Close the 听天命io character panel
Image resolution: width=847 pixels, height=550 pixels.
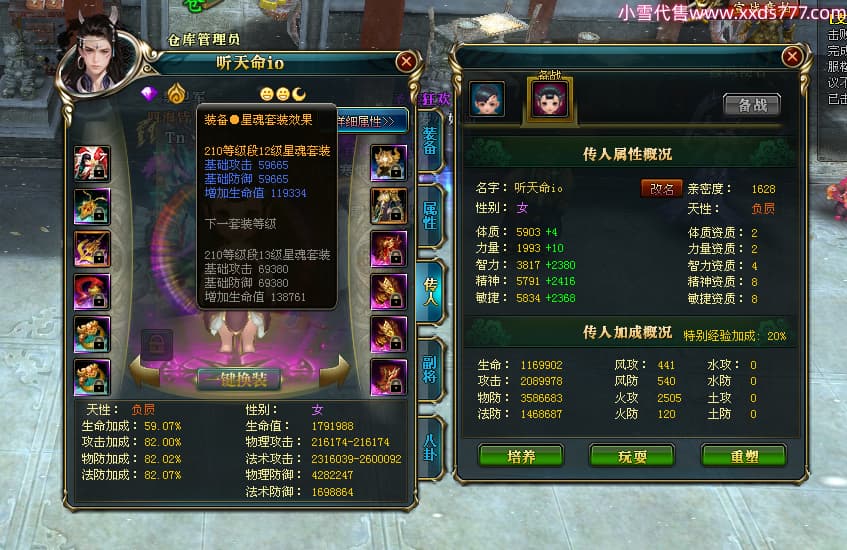[x=406, y=61]
